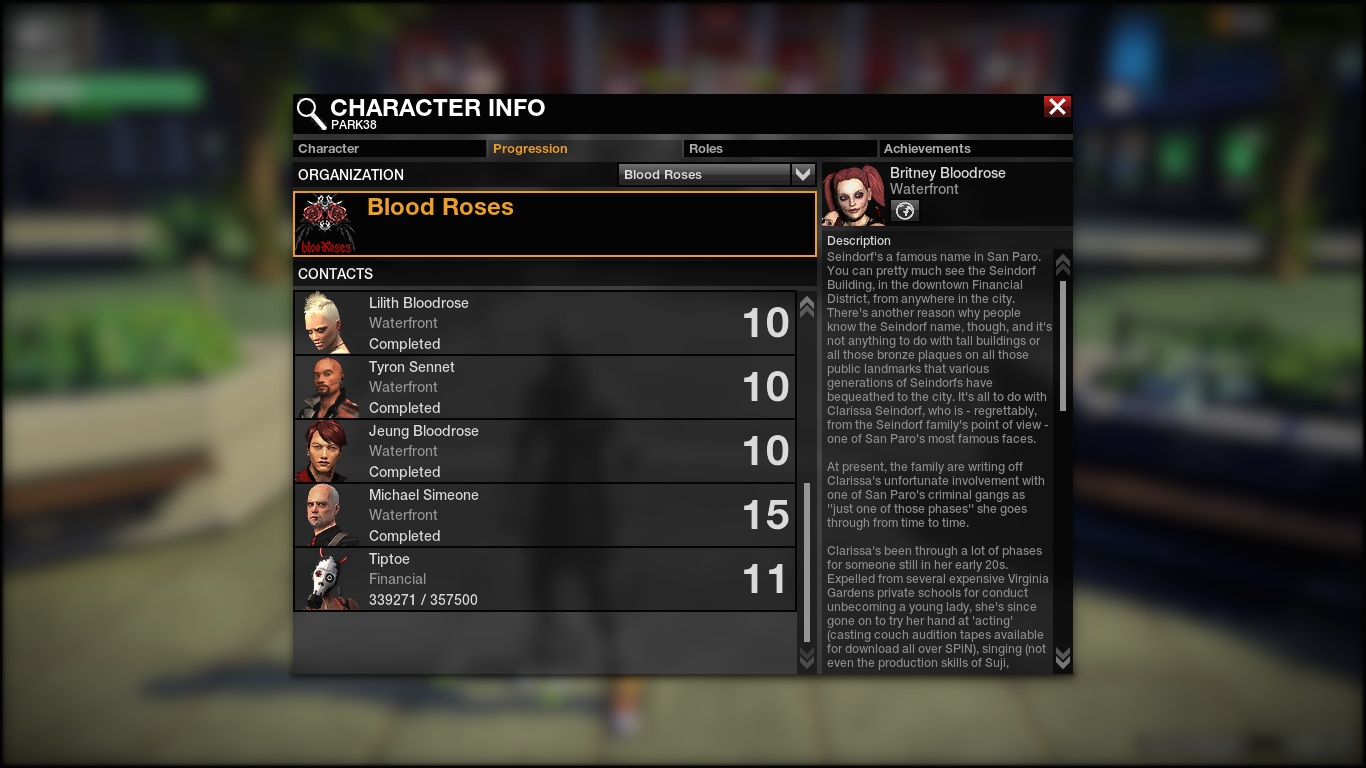Viewport: 1366px width, 768px height.
Task: Click the description scroll-up arrow
Action: 1063,264
